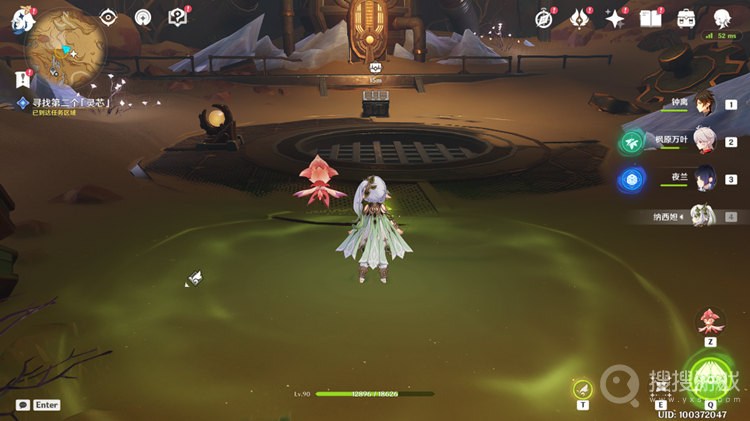Open the compass events icon
The width and height of the screenshot is (750, 421).
[x=544, y=18]
